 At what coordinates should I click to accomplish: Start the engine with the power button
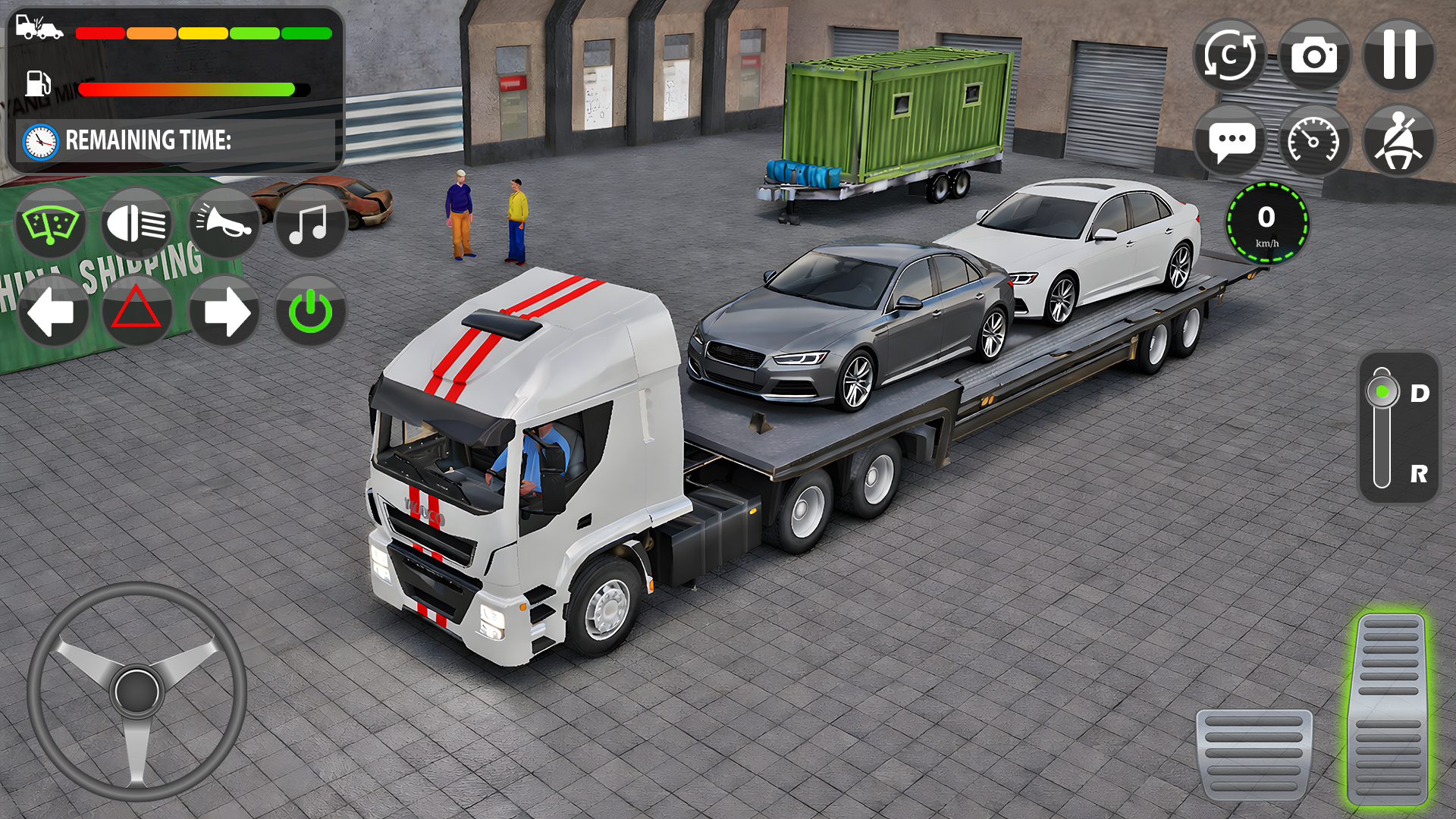pyautogui.click(x=310, y=310)
